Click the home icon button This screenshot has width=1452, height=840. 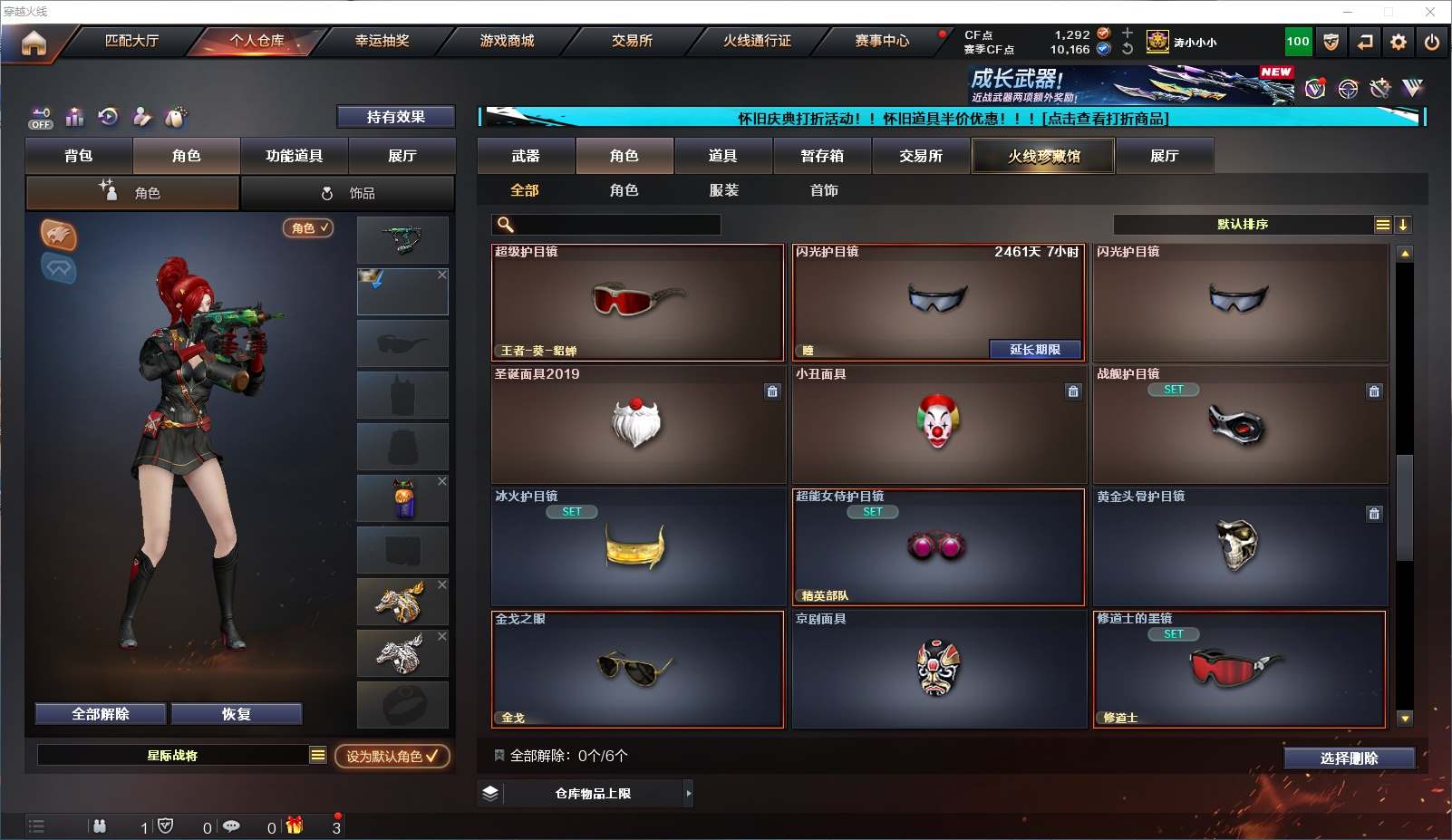tap(34, 43)
